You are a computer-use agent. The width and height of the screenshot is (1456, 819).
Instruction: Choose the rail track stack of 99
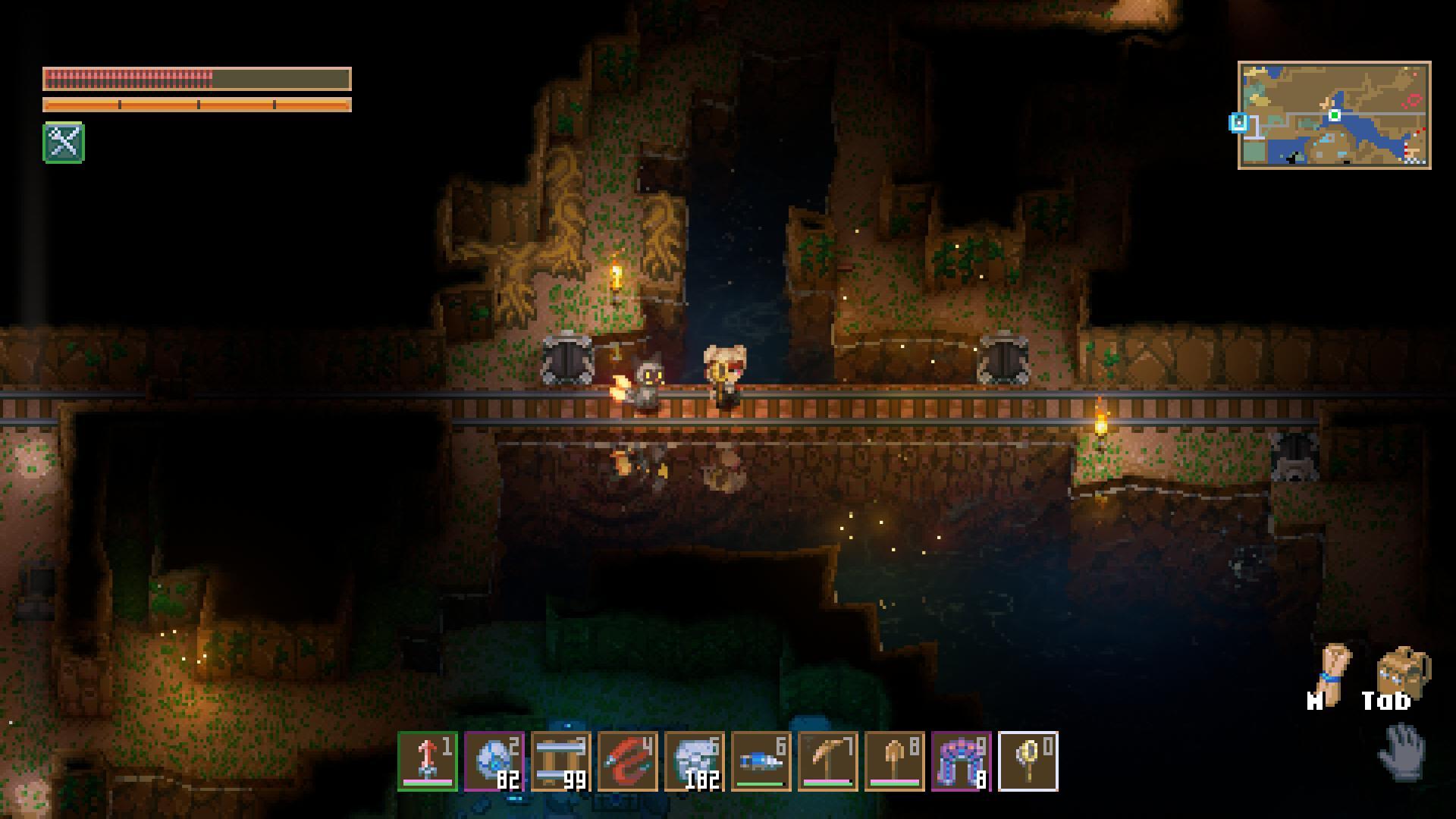click(561, 761)
